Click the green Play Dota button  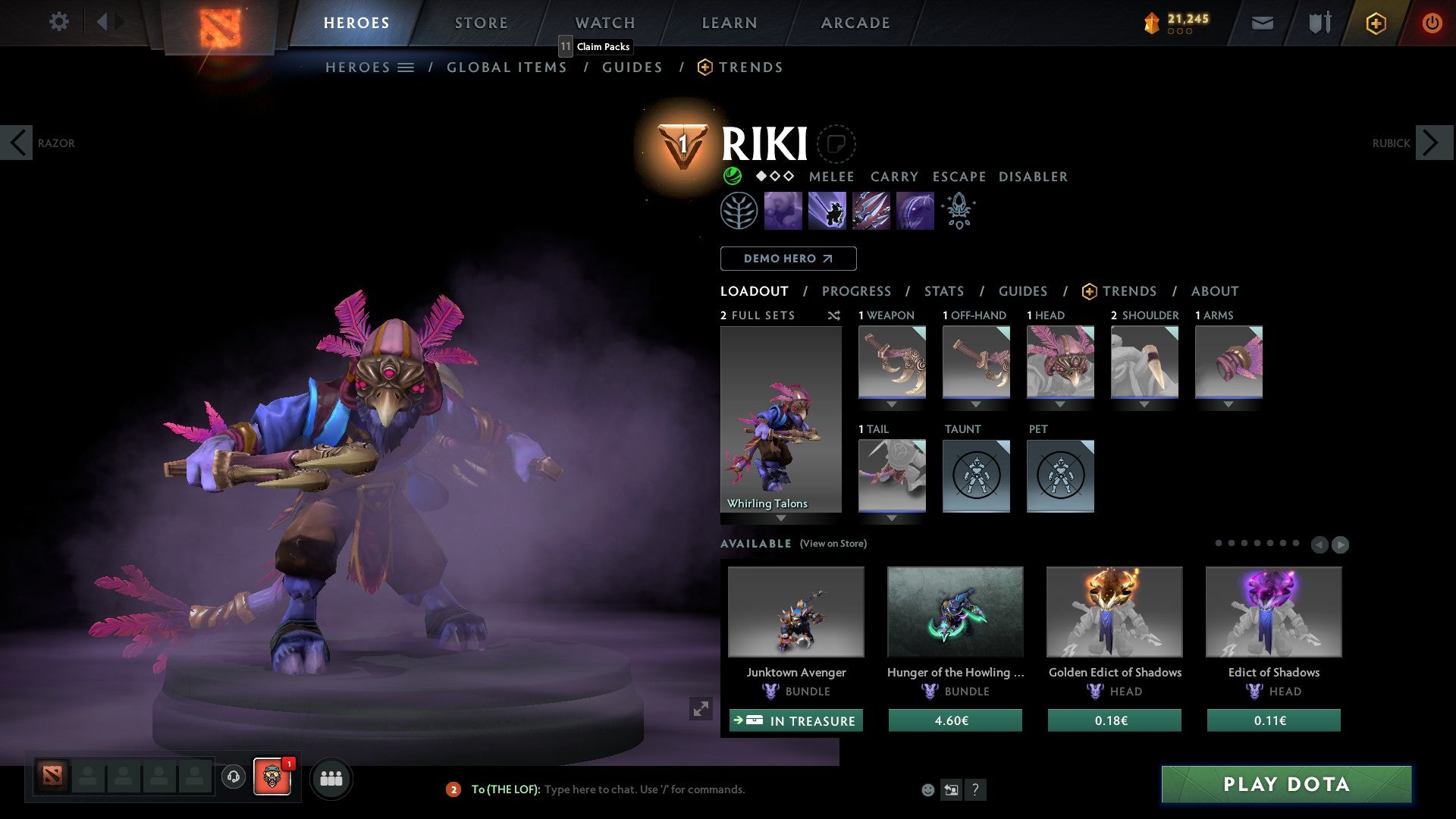(1286, 784)
